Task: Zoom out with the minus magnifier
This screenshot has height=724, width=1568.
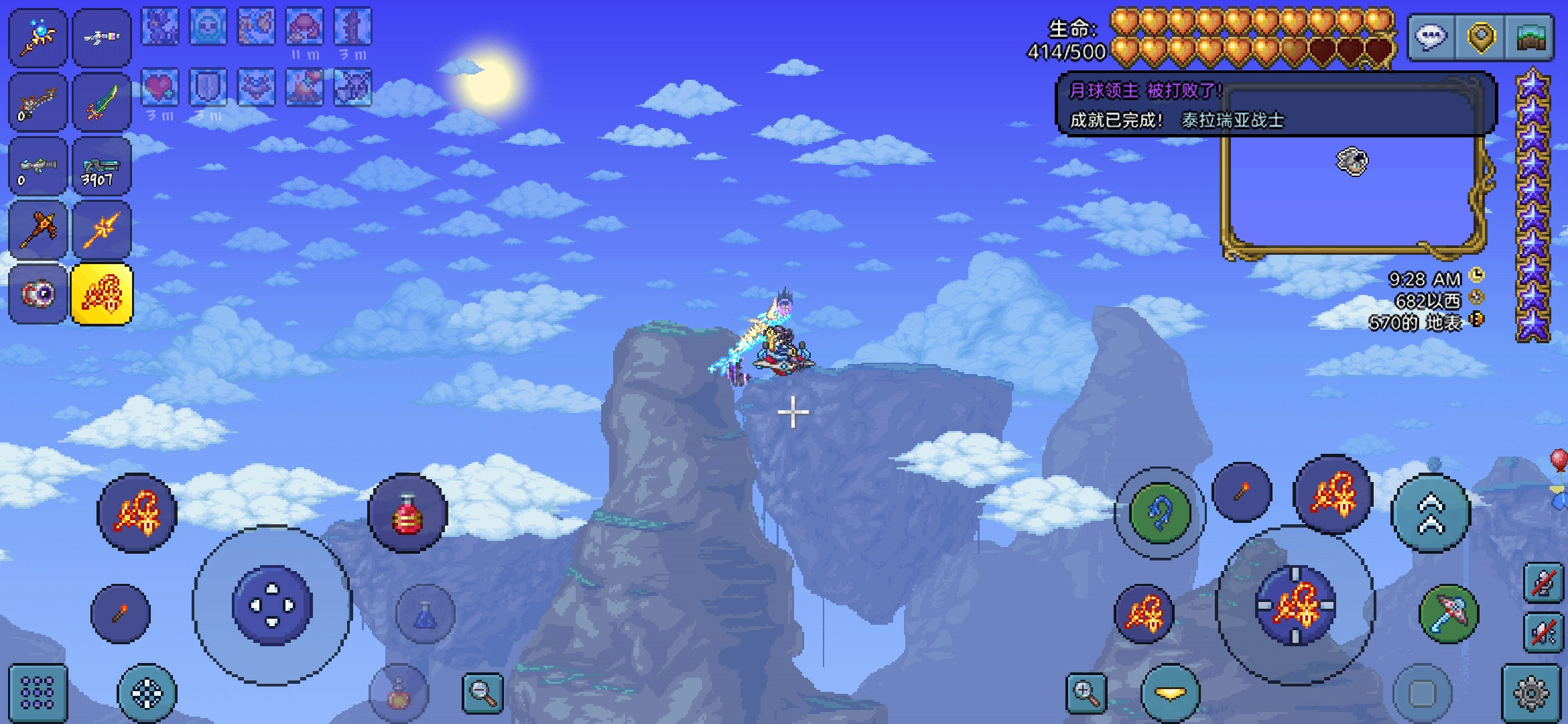Action: tap(482, 693)
